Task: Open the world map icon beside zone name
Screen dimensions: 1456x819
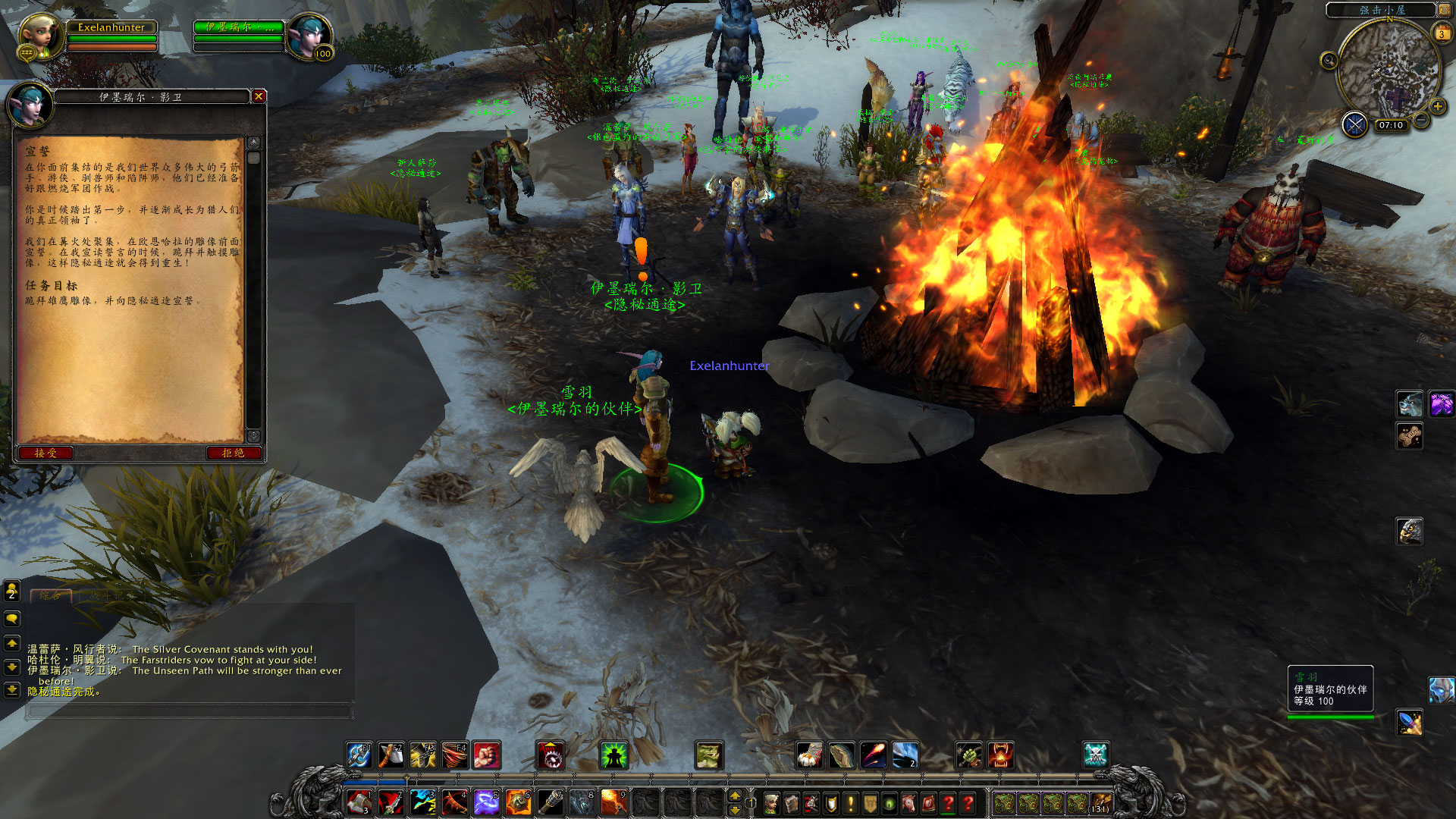Action: (1444, 10)
